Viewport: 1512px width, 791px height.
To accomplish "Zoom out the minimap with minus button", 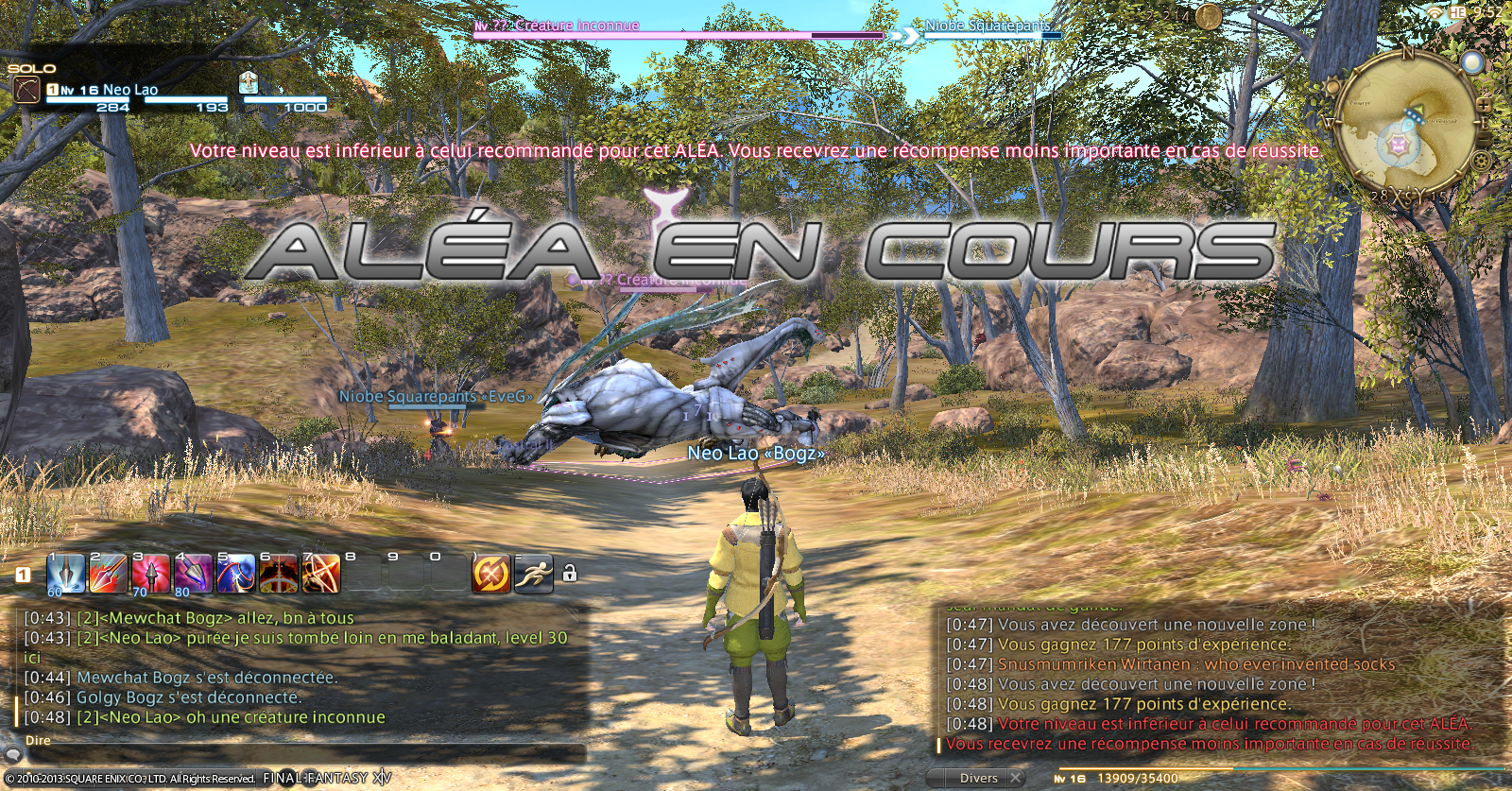I will (1485, 139).
